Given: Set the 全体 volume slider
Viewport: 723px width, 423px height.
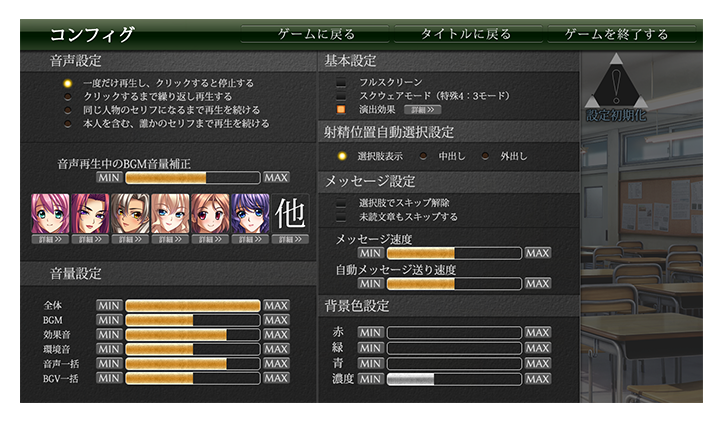Looking at the screenshot, I should coord(192,306).
